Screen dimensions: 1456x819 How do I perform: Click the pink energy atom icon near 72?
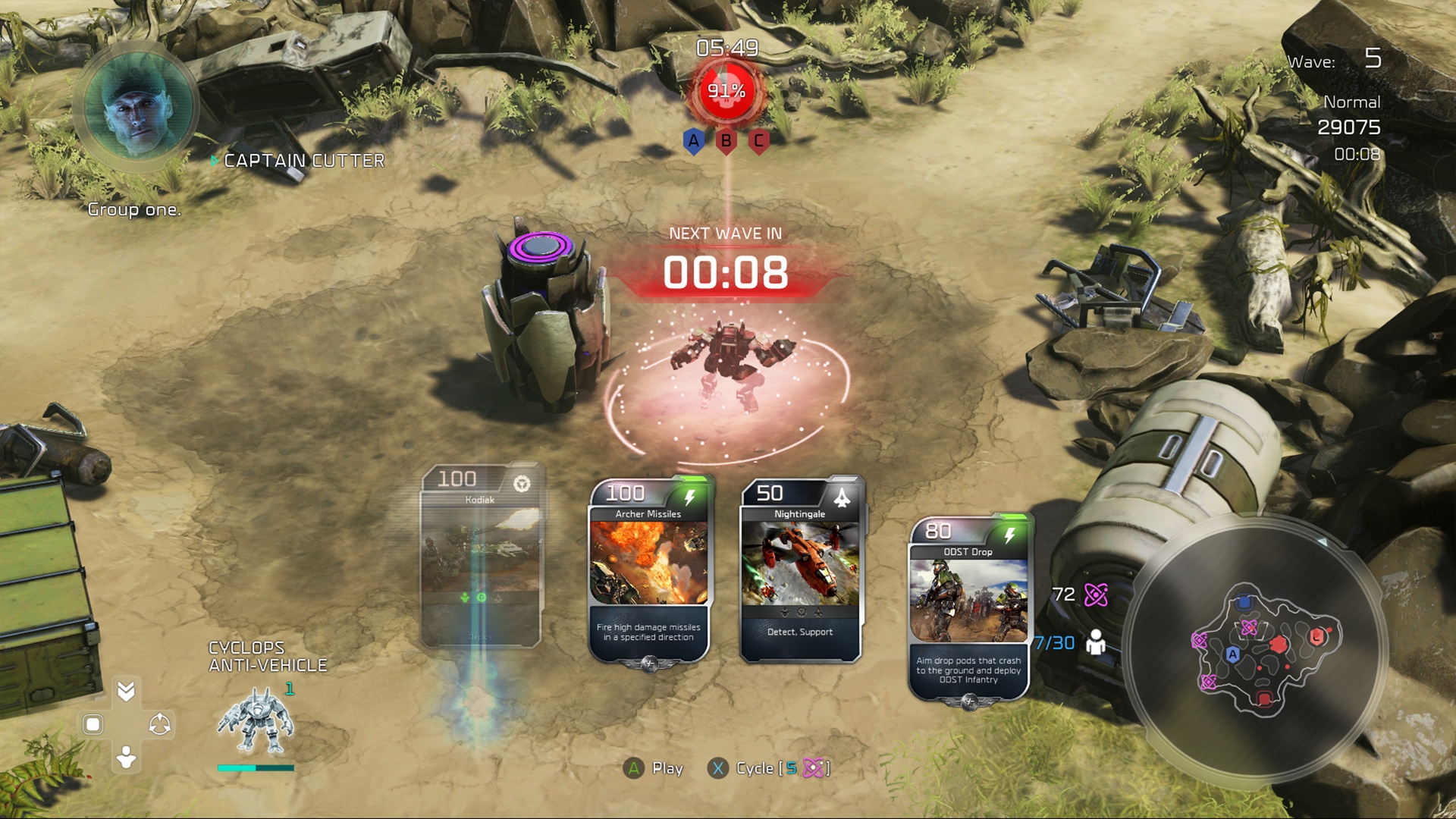point(1097,595)
